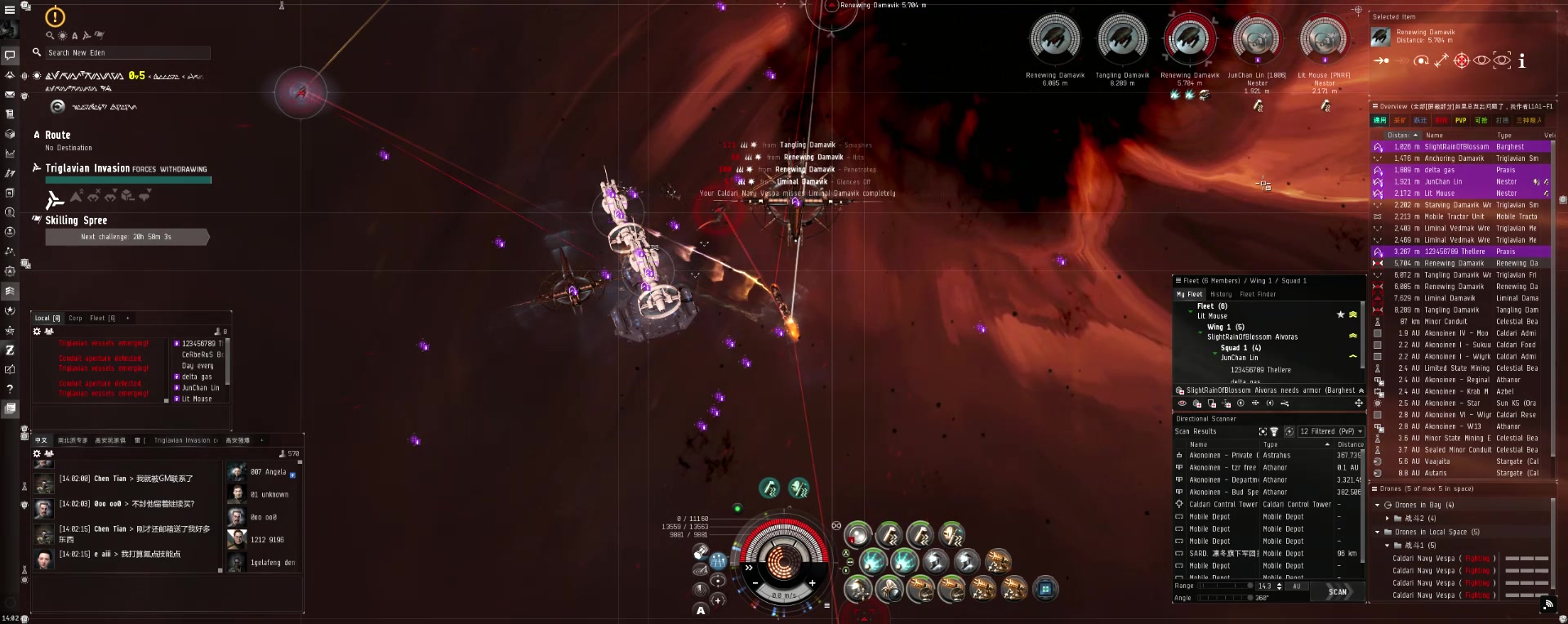Toggle the member list in the Local chat window
1568x624 pixels.
(x=47, y=332)
